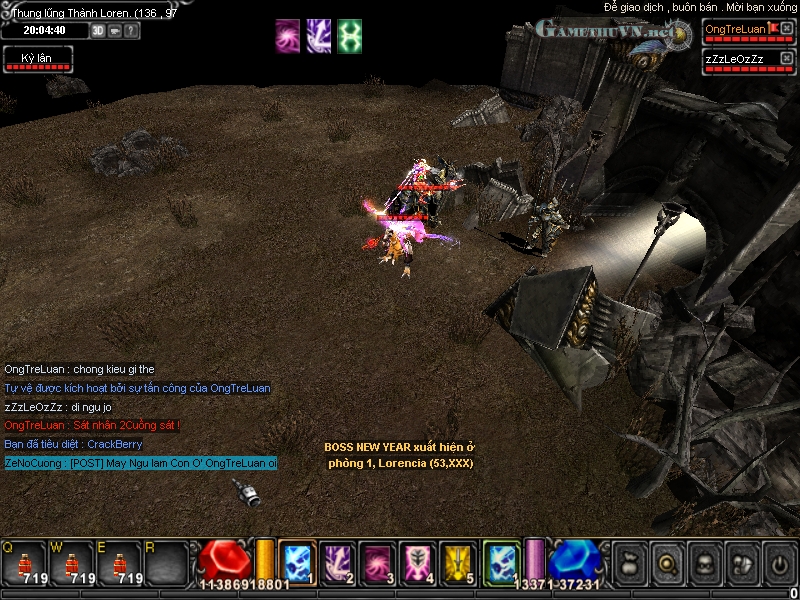Select the Kỳ lân pet frame
The height and width of the screenshot is (600, 800).
click(x=37, y=59)
